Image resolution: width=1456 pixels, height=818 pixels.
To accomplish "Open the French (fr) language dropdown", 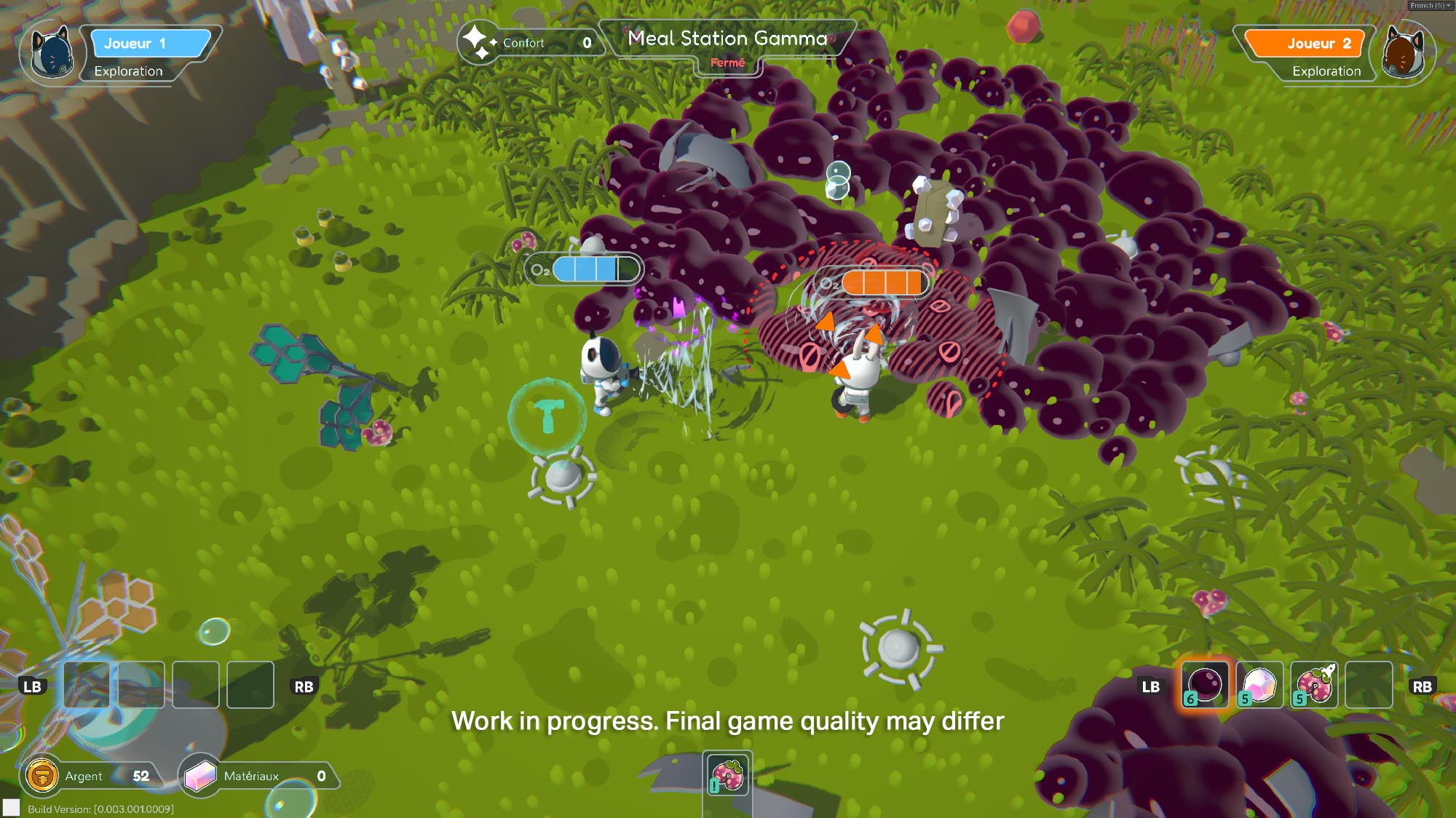I will [x=1430, y=5].
